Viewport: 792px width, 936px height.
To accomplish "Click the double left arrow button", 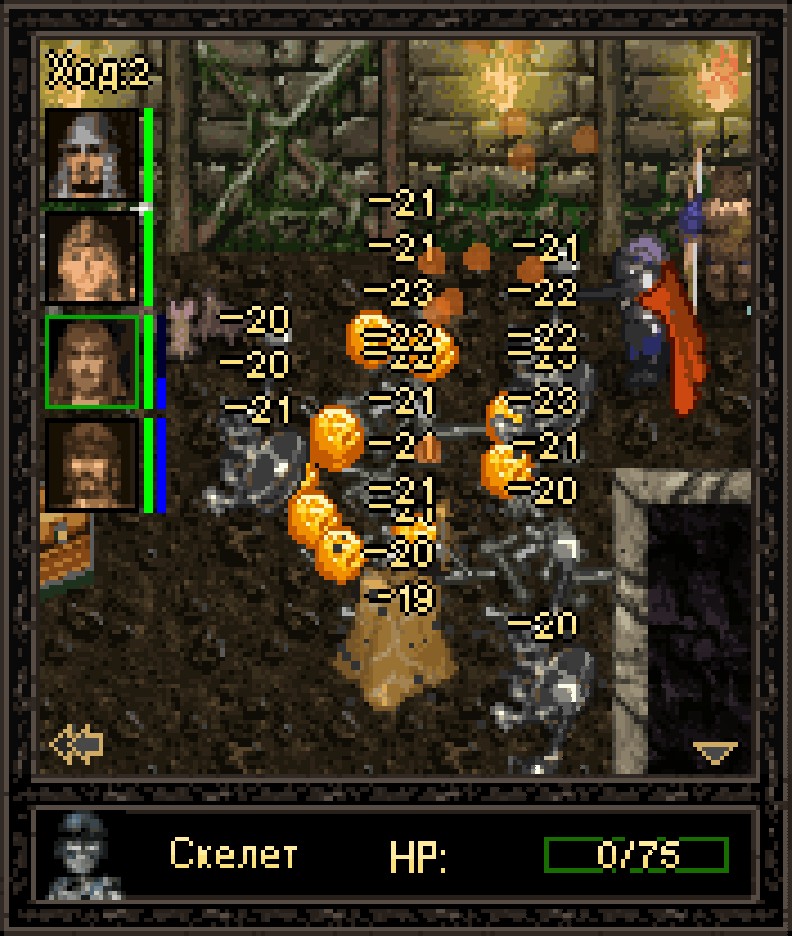I will [x=77, y=745].
